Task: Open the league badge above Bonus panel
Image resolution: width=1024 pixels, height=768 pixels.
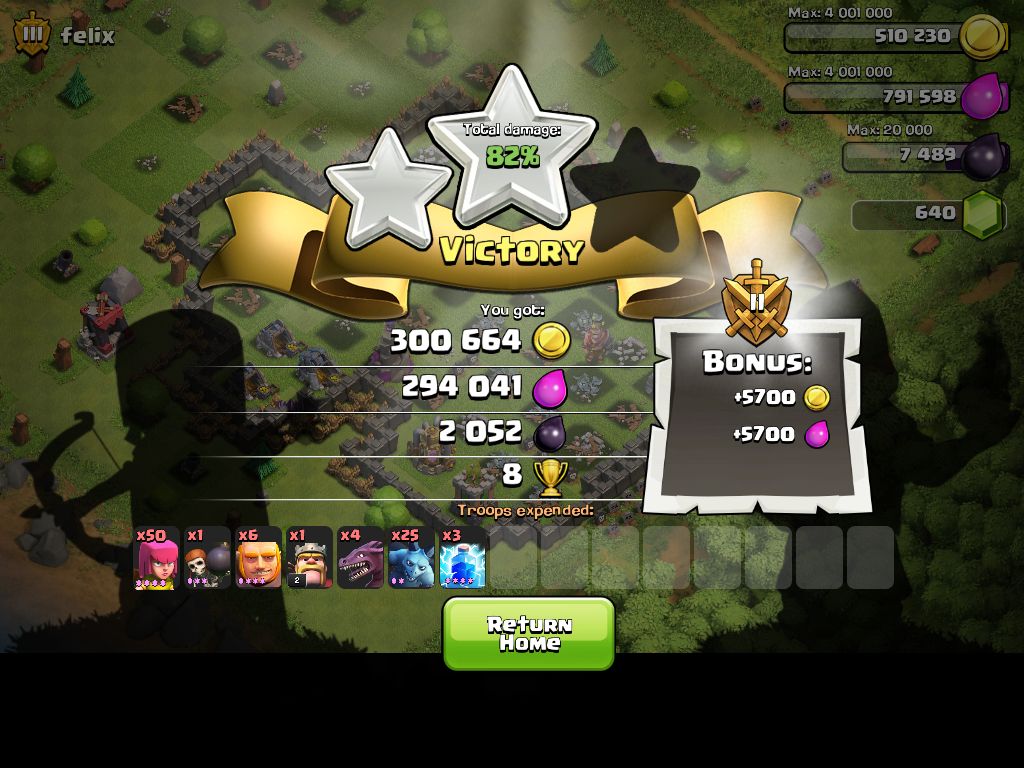Action: point(756,302)
